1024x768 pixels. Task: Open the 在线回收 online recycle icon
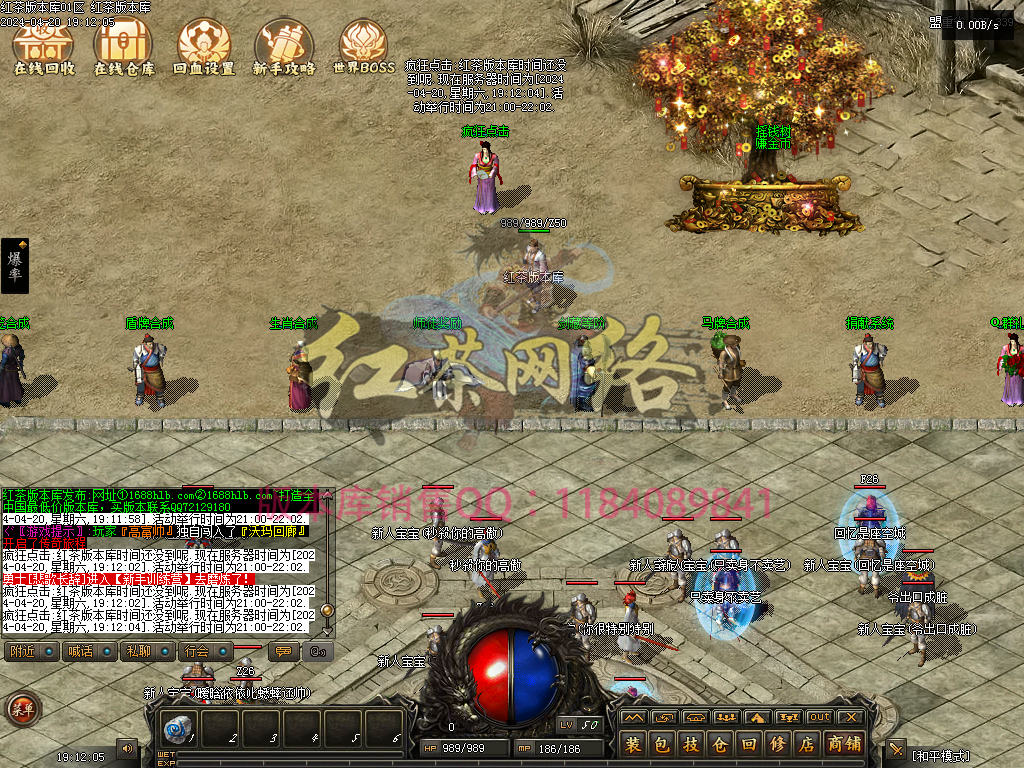tap(43, 47)
